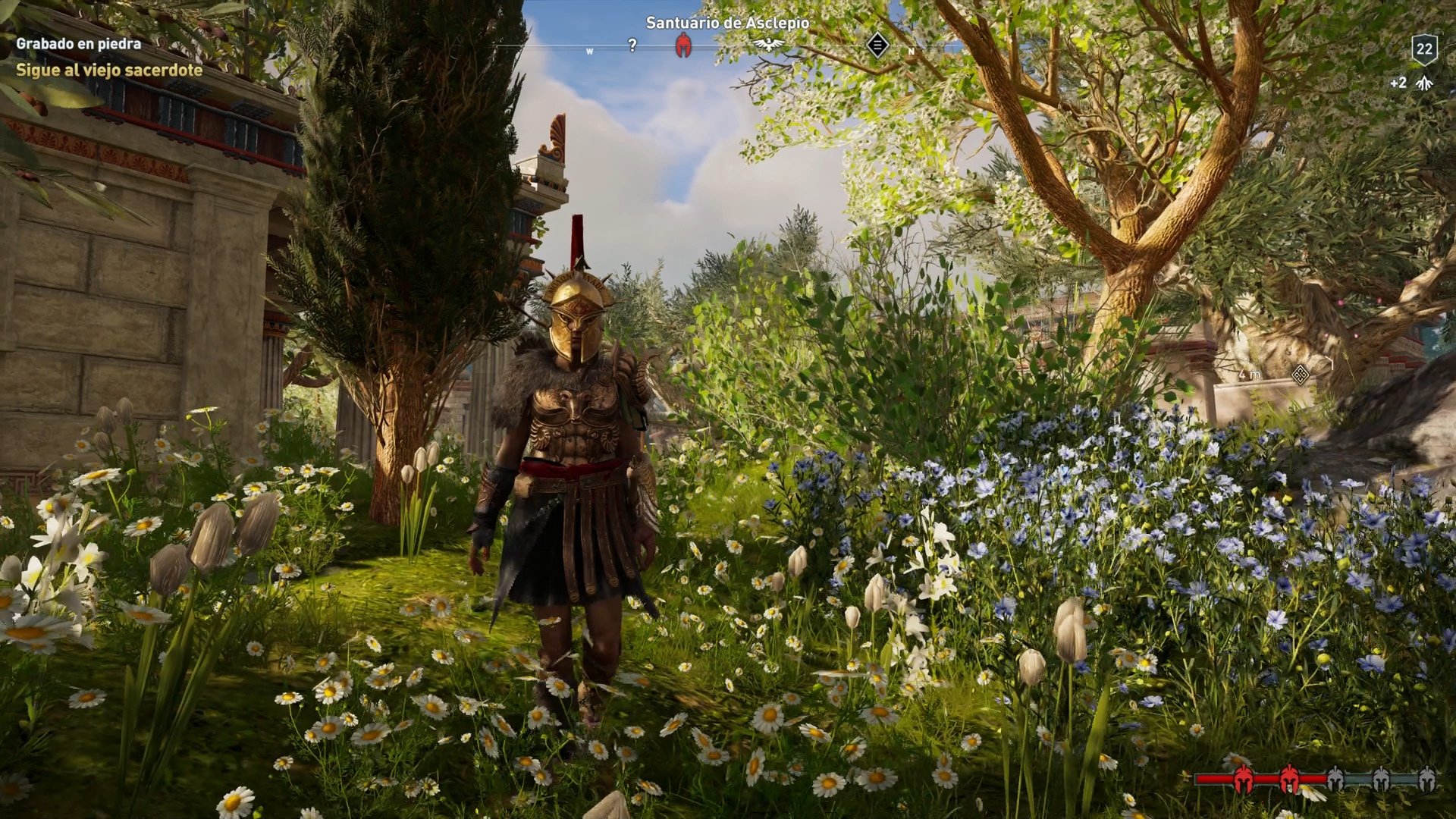This screenshot has width=1456, height=819.
Task: Click the black diamond synchronization compass icon
Action: pos(877,44)
